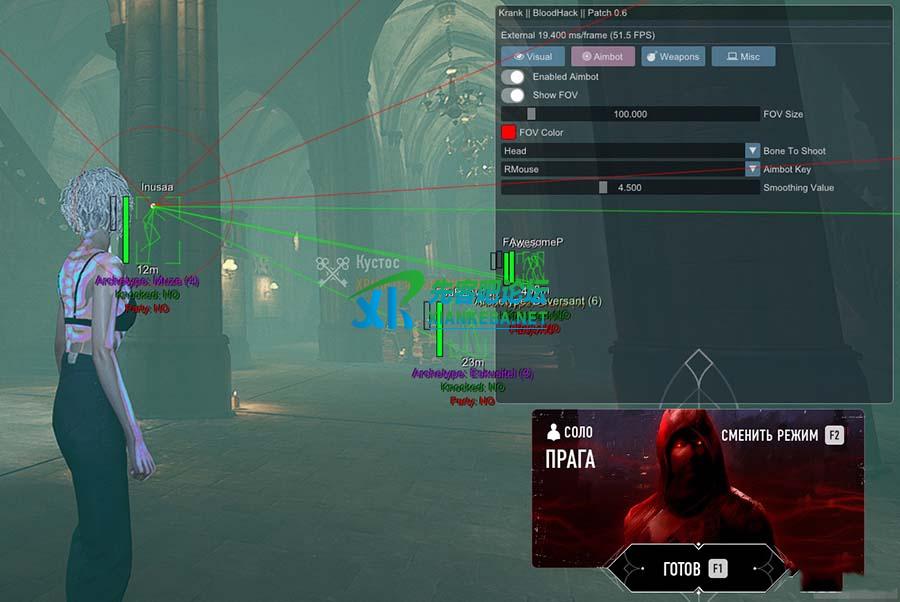Change the Smoothing Value slider
Image resolution: width=900 pixels, height=602 pixels.
click(x=630, y=187)
